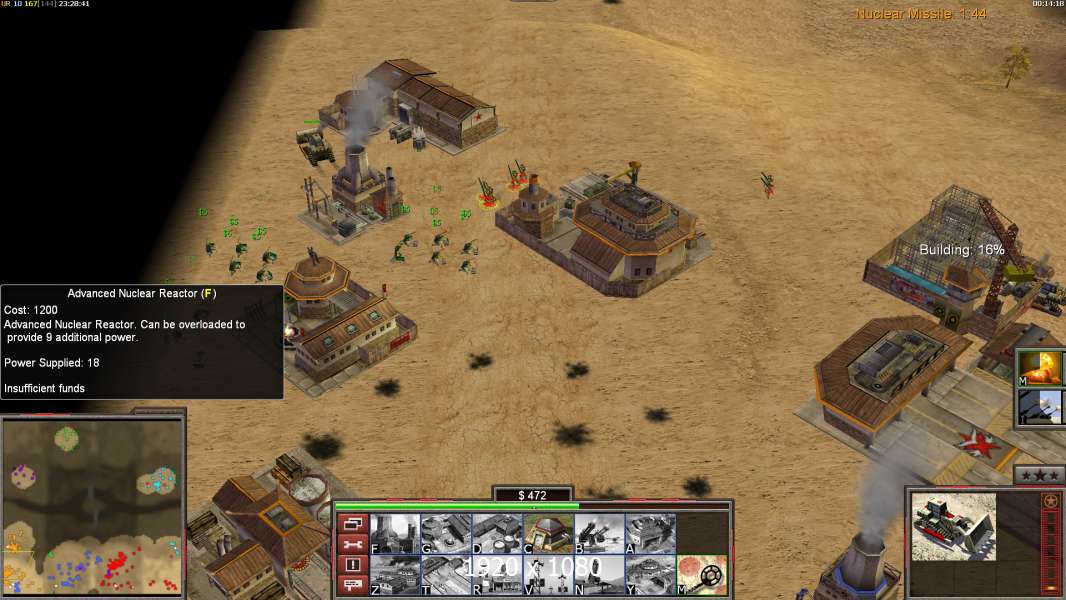This screenshot has height=600, width=1066.
Task: Click the minimap radar
Action: pyautogui.click(x=92, y=505)
